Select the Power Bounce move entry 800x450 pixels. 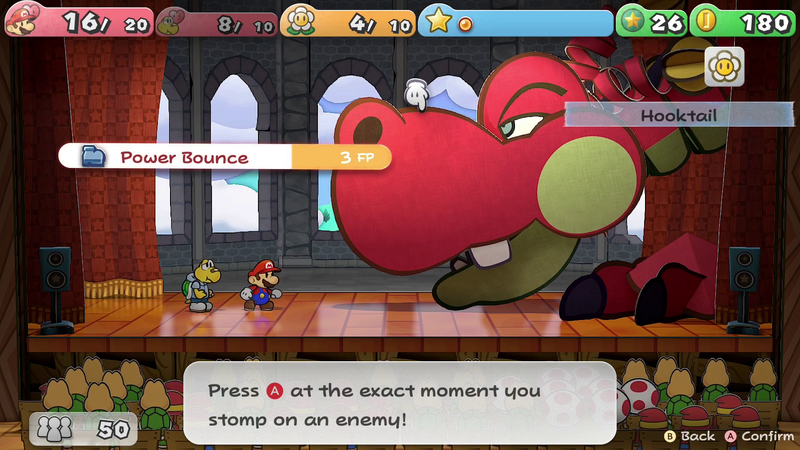[x=222, y=157]
